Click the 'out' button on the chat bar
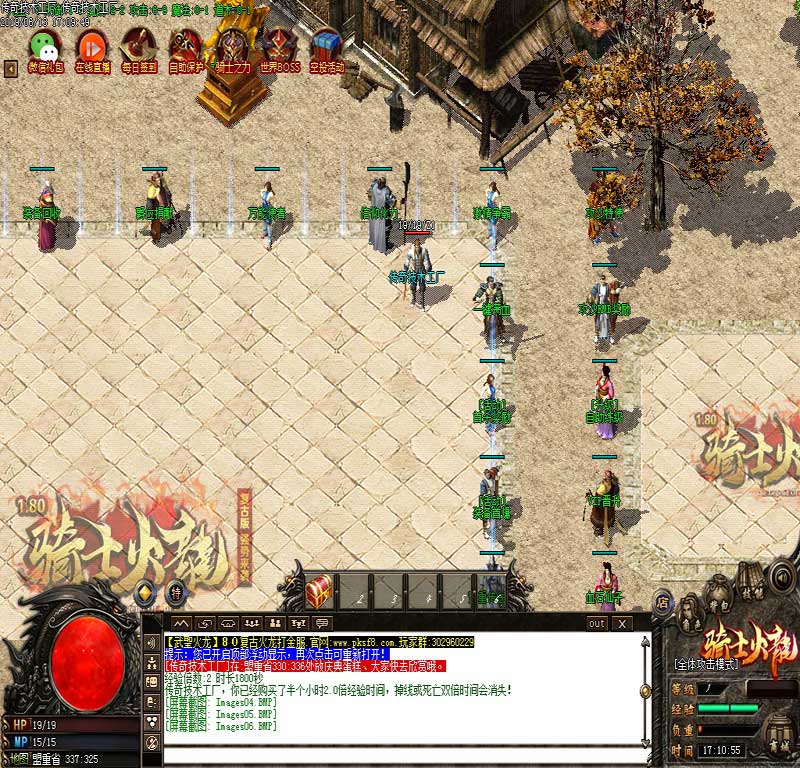Viewport: 800px width, 768px height. (596, 623)
